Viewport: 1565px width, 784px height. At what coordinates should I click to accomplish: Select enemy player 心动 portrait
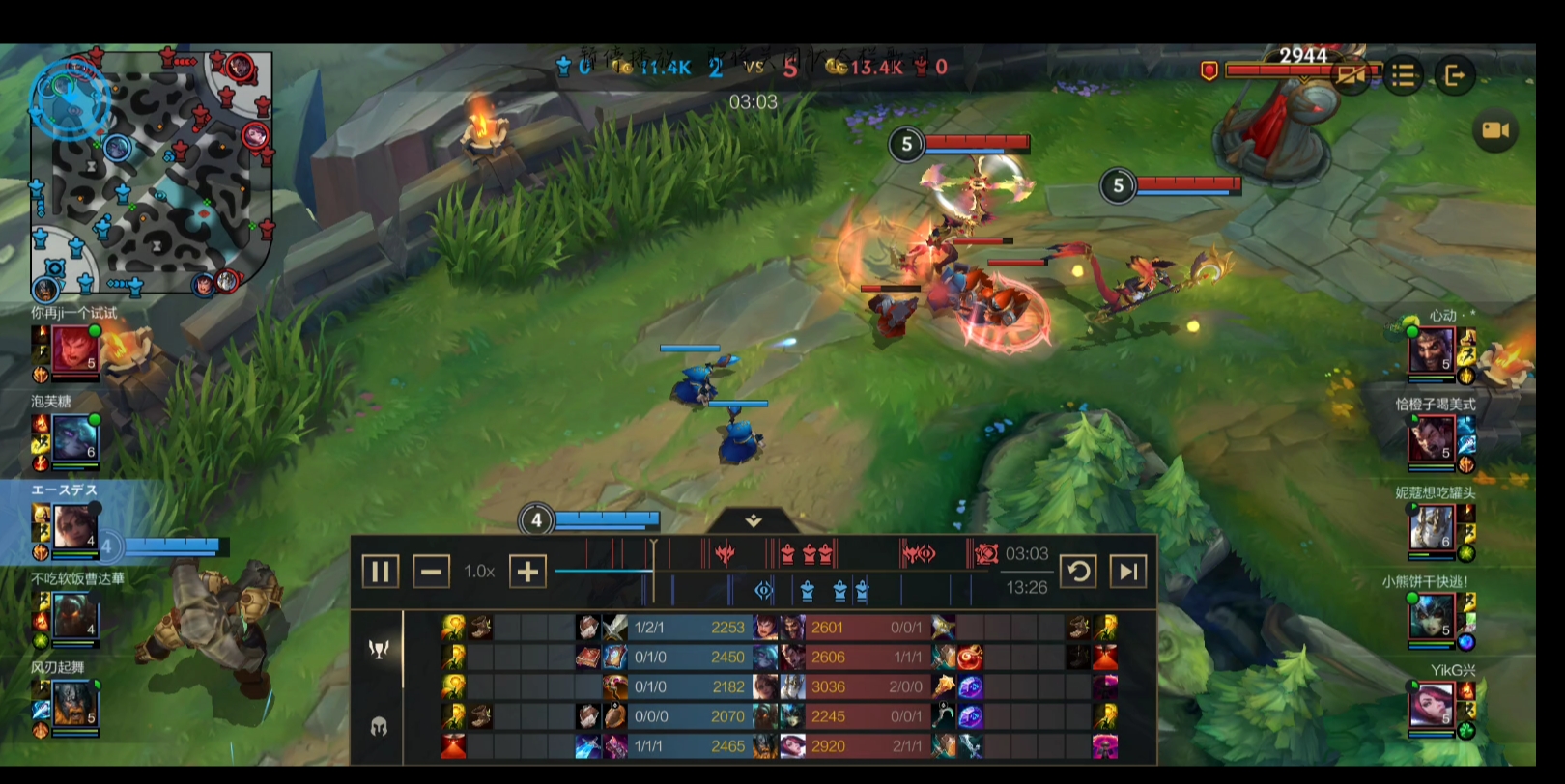pyautogui.click(x=1431, y=350)
